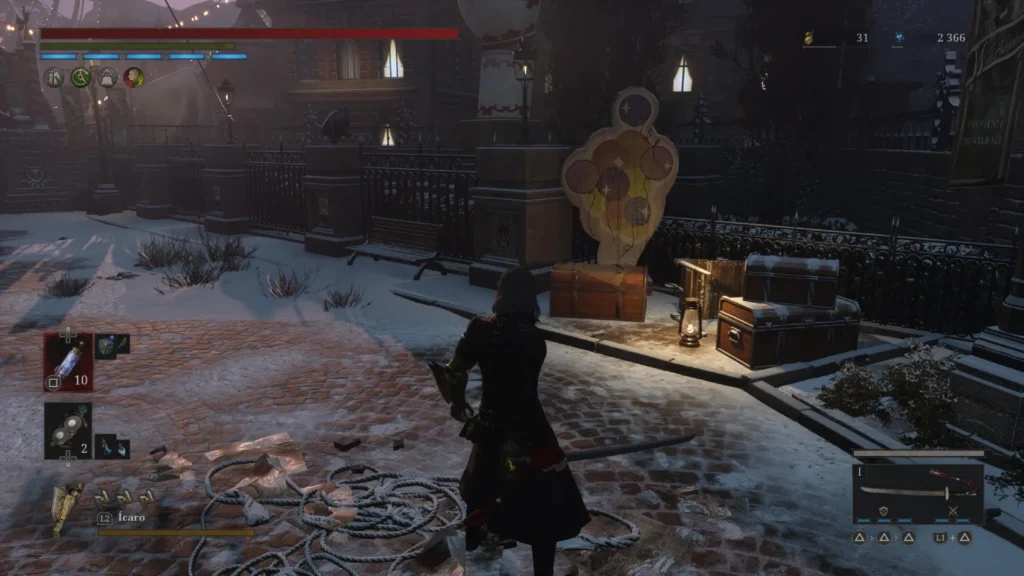Click the blue flask items beside lower belt
The height and width of the screenshot is (576, 1024).
[x=112, y=446]
